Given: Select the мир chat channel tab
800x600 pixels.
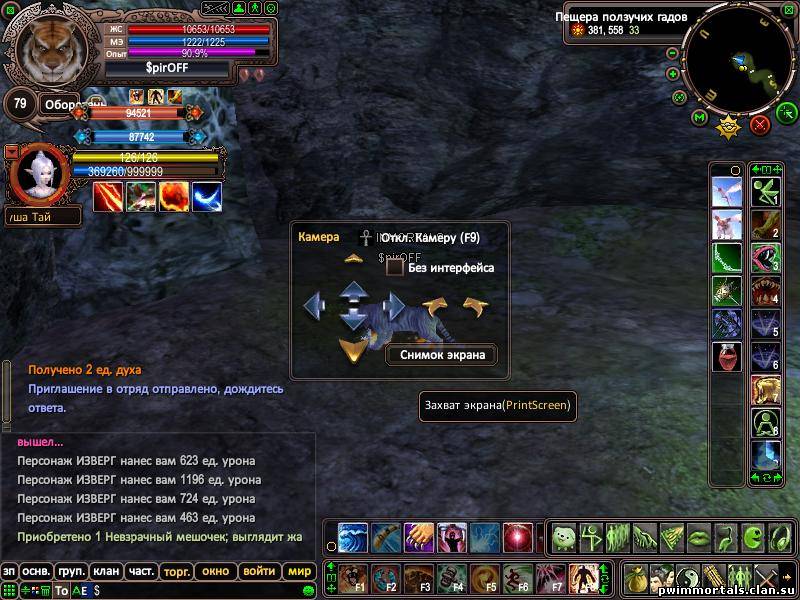Looking at the screenshot, I should click(x=298, y=571).
